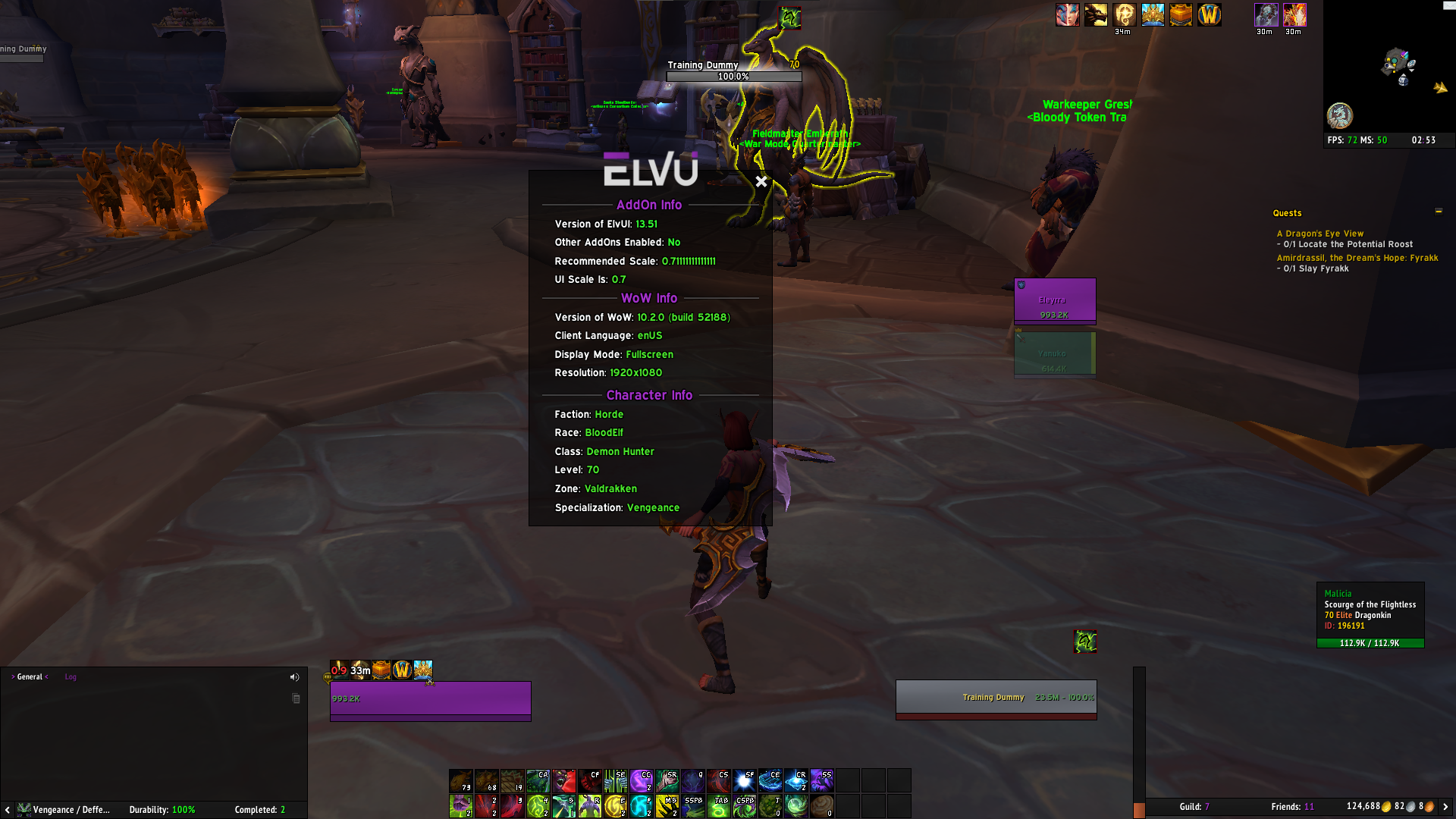This screenshot has height=819, width=1456.
Task: Click the Guild: 7 datatext
Action: pos(1196,807)
